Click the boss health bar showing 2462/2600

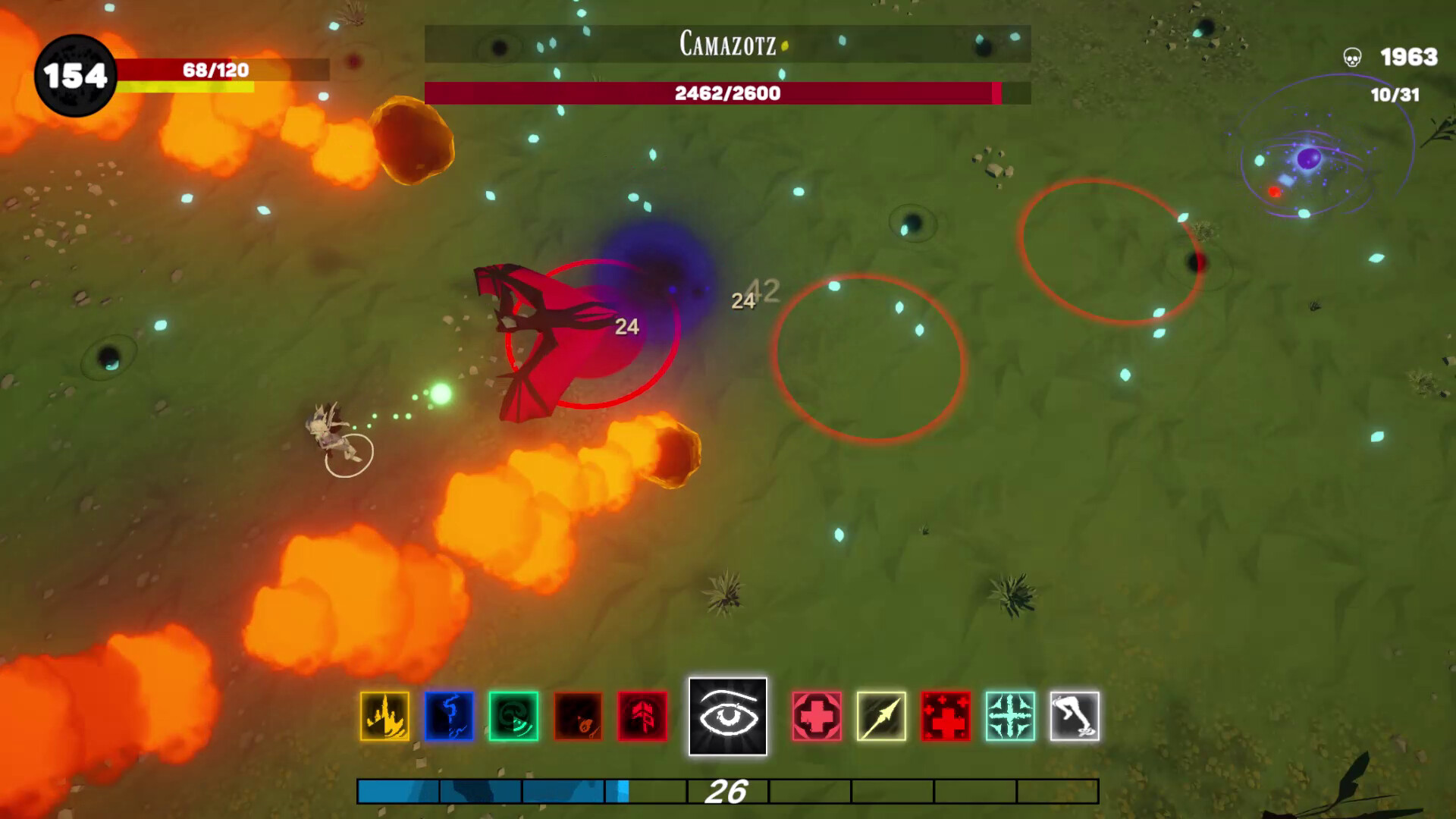[726, 95]
